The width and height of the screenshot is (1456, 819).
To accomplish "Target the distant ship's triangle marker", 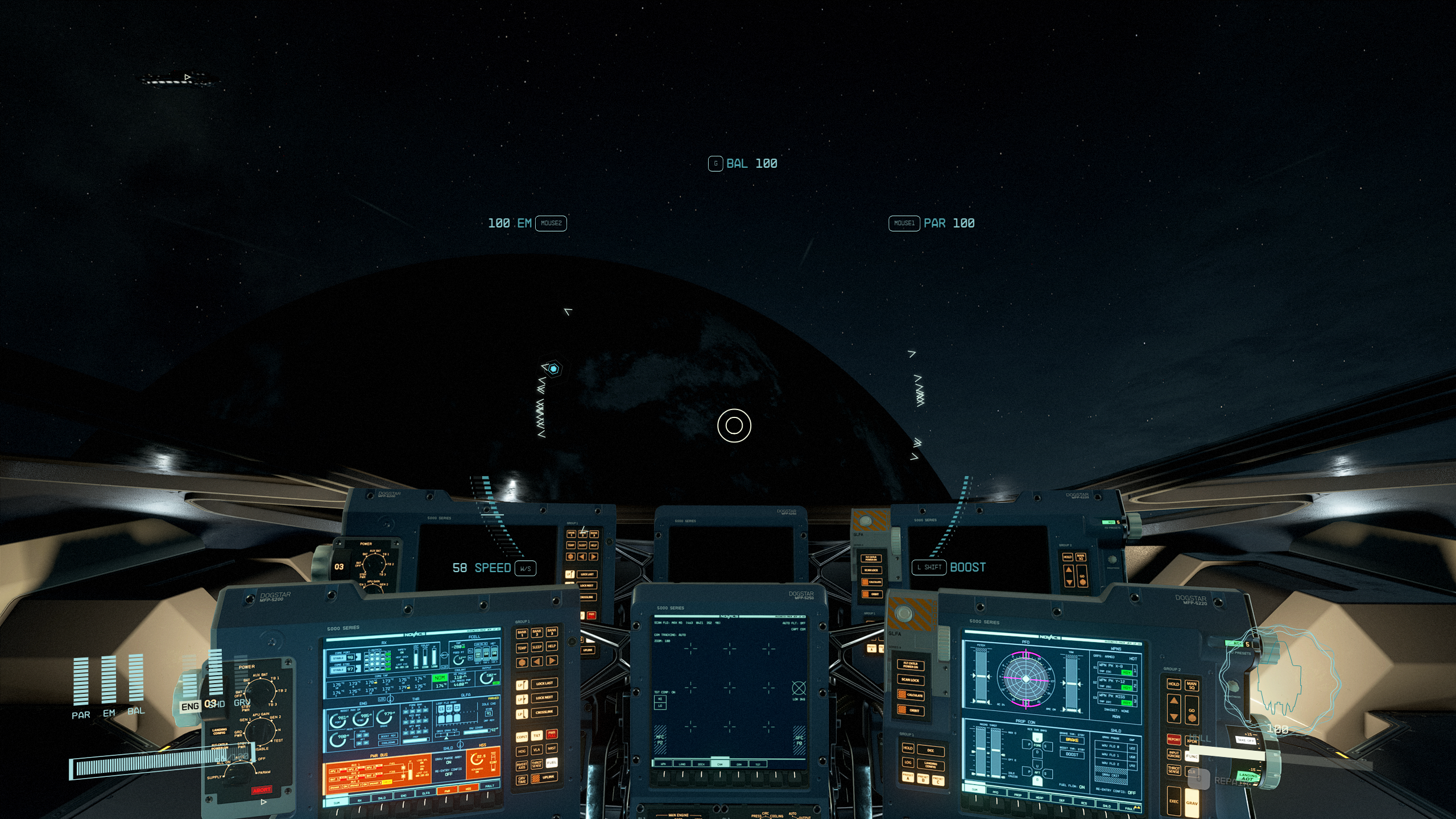I will coord(187,77).
